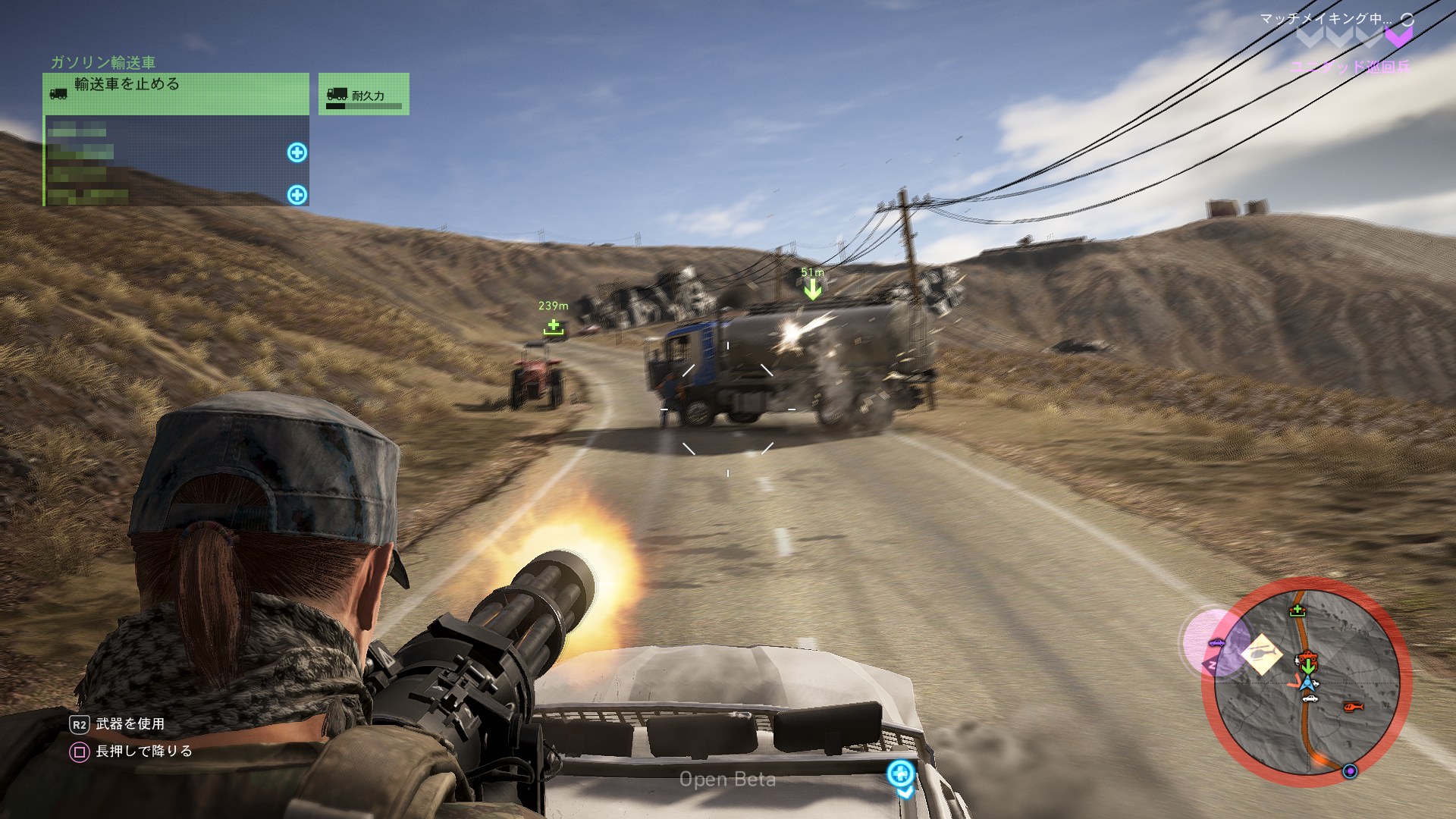The height and width of the screenshot is (819, 1456).
Task: Click the マッチメイキング中 matchmaking status
Action: (1326, 19)
